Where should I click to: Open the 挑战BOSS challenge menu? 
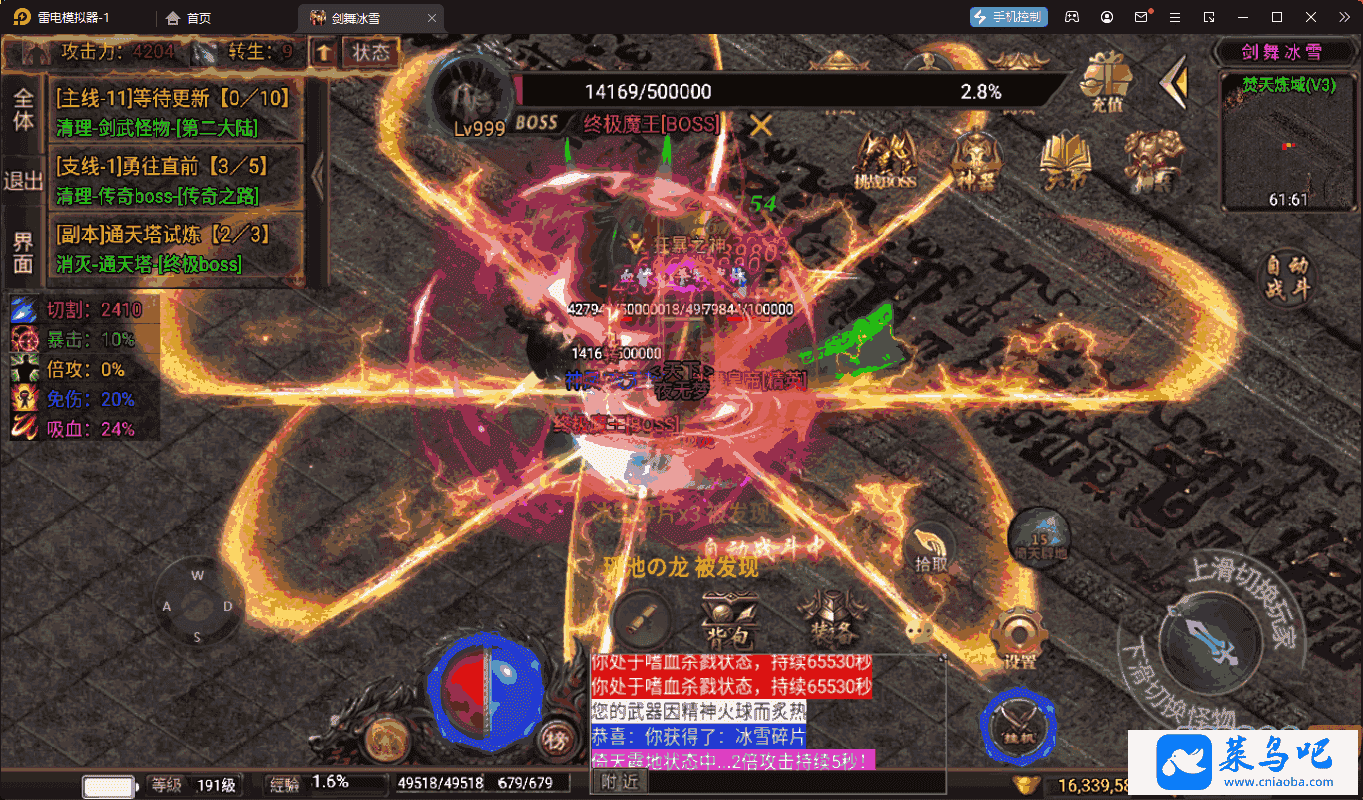click(886, 162)
